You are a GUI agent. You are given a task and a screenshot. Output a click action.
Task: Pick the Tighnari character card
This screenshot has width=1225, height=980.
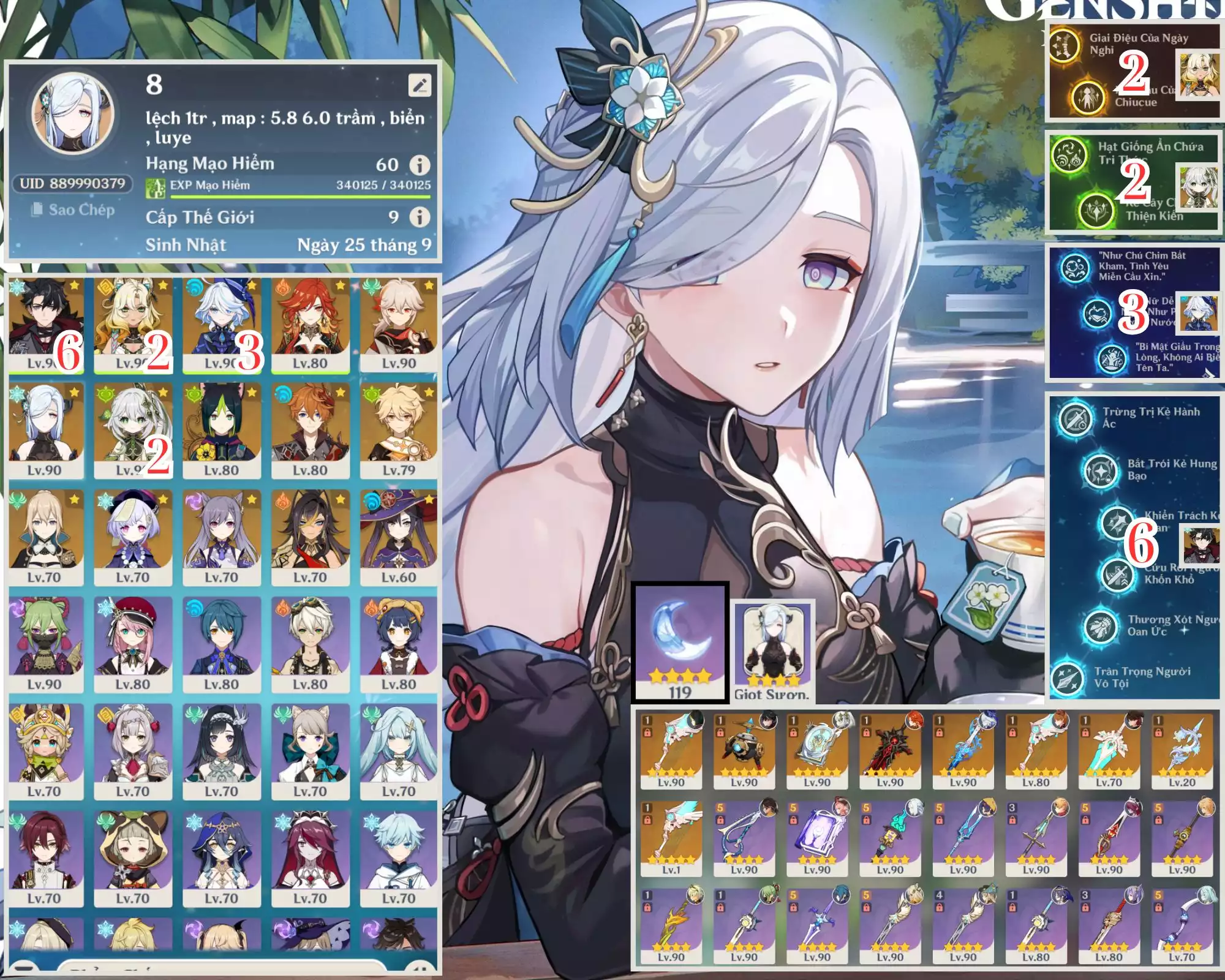[222, 432]
